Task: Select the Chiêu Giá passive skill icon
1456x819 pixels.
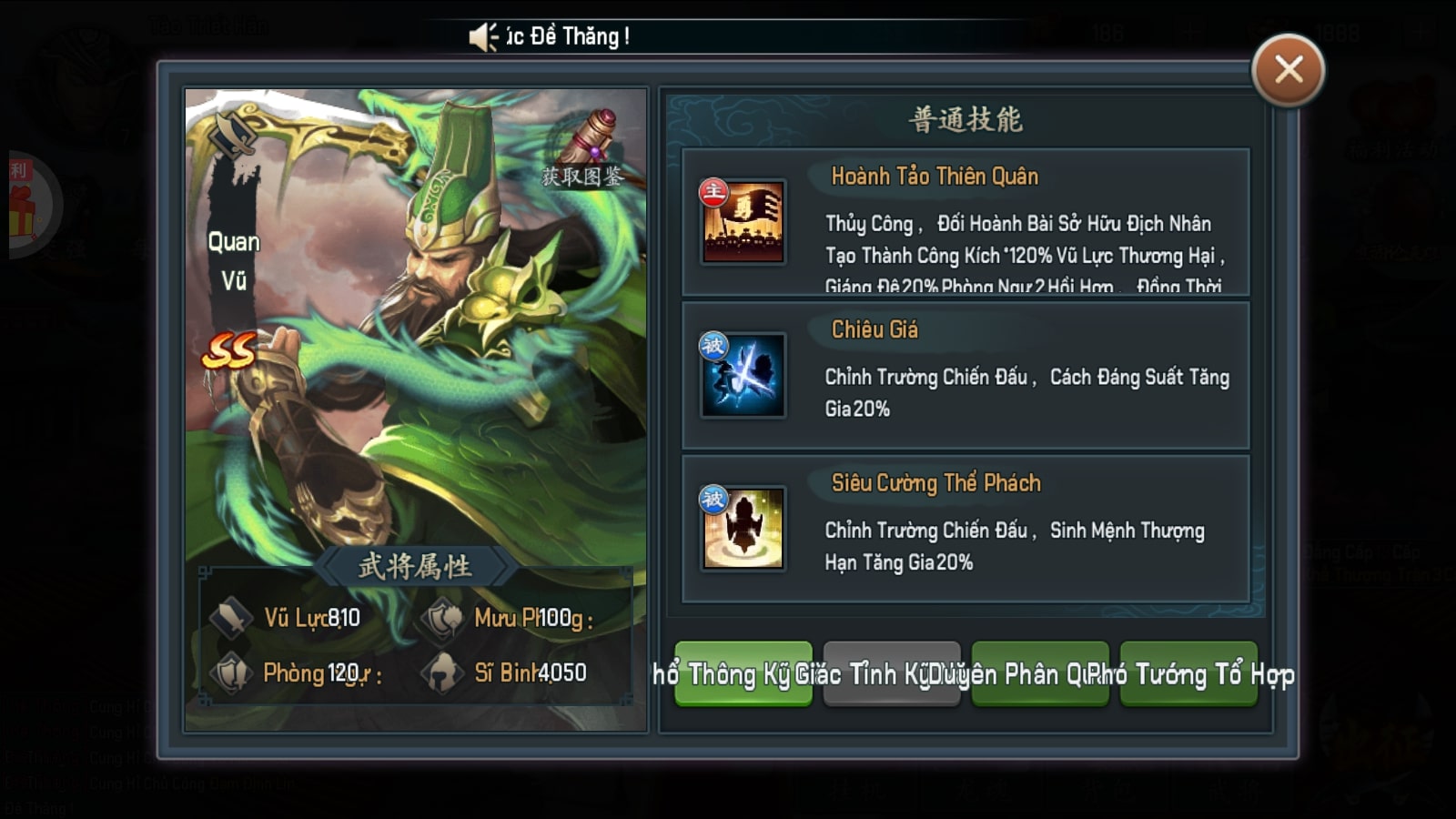Action: (743, 375)
